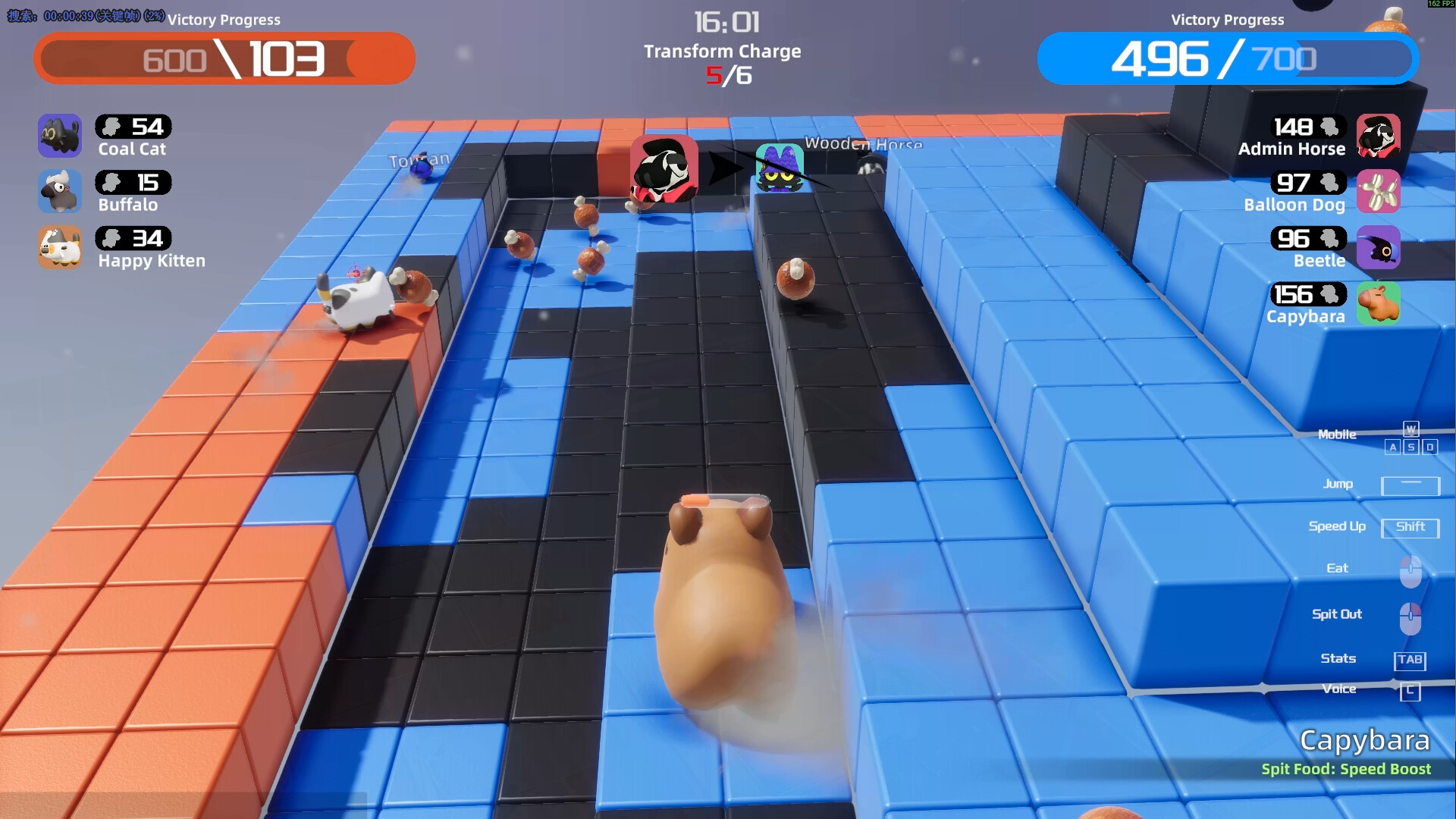Choose the Beetle player portrait
The height and width of the screenshot is (819, 1456).
coord(1378,248)
